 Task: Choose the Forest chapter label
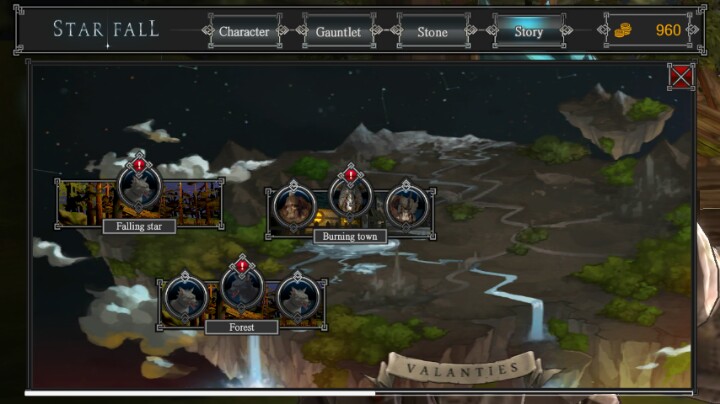(241, 327)
